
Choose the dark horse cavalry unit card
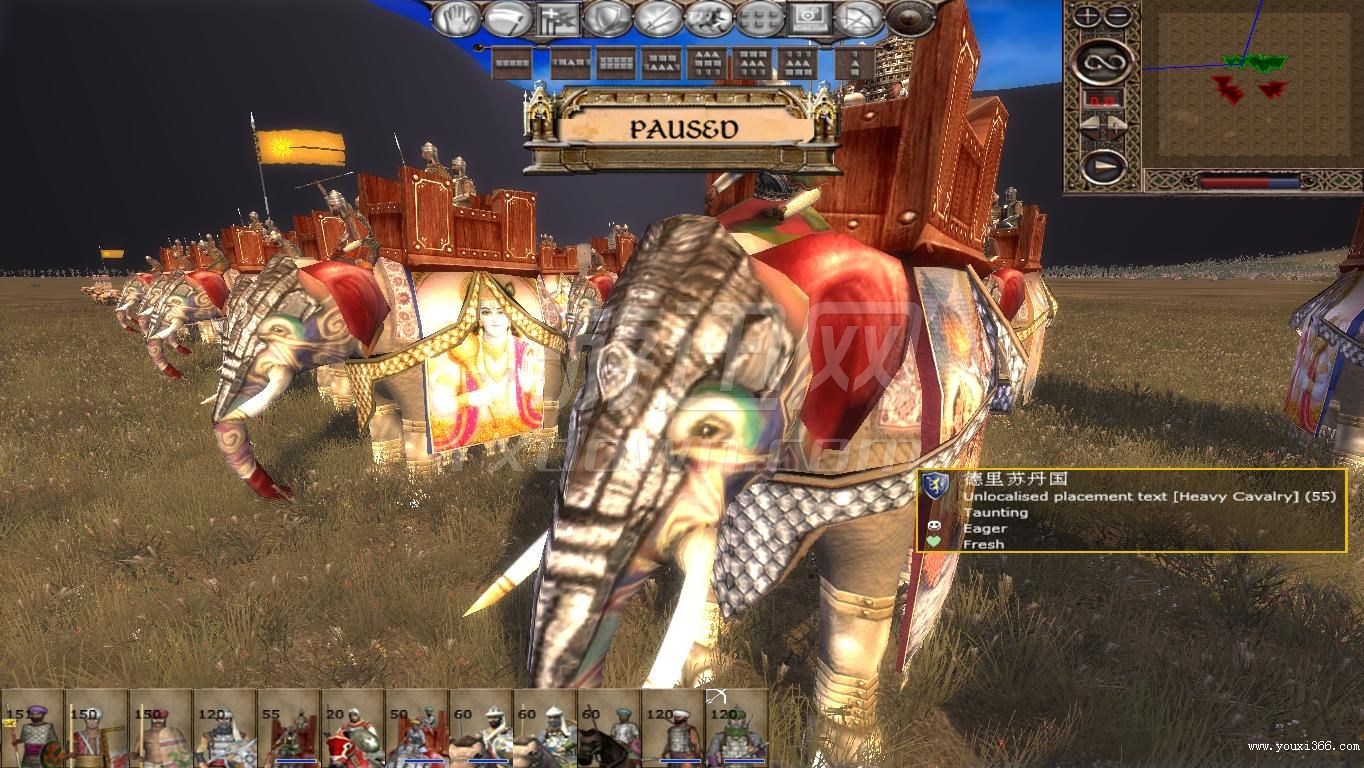point(608,728)
